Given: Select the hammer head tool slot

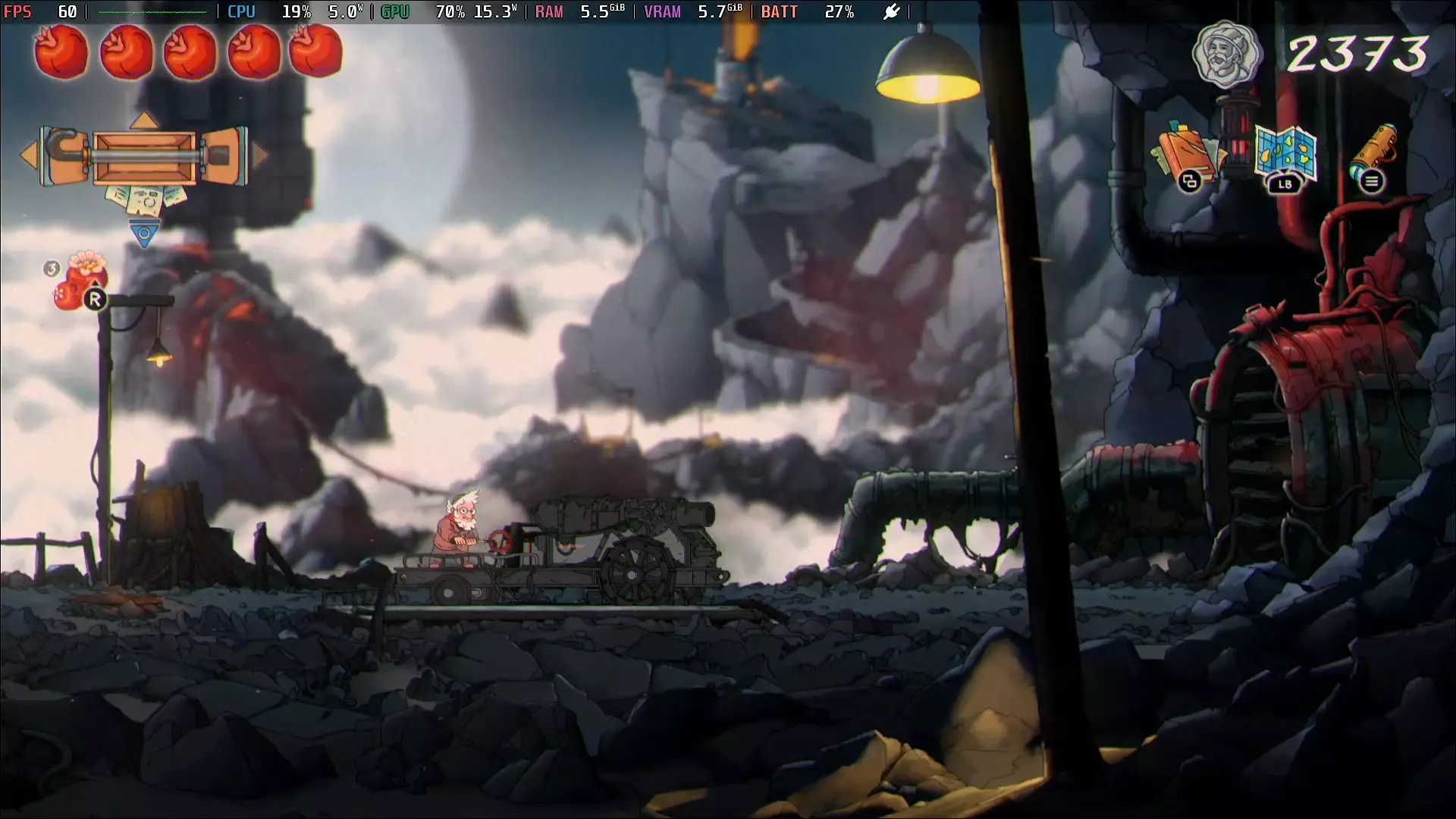Looking at the screenshot, I should point(223,155).
